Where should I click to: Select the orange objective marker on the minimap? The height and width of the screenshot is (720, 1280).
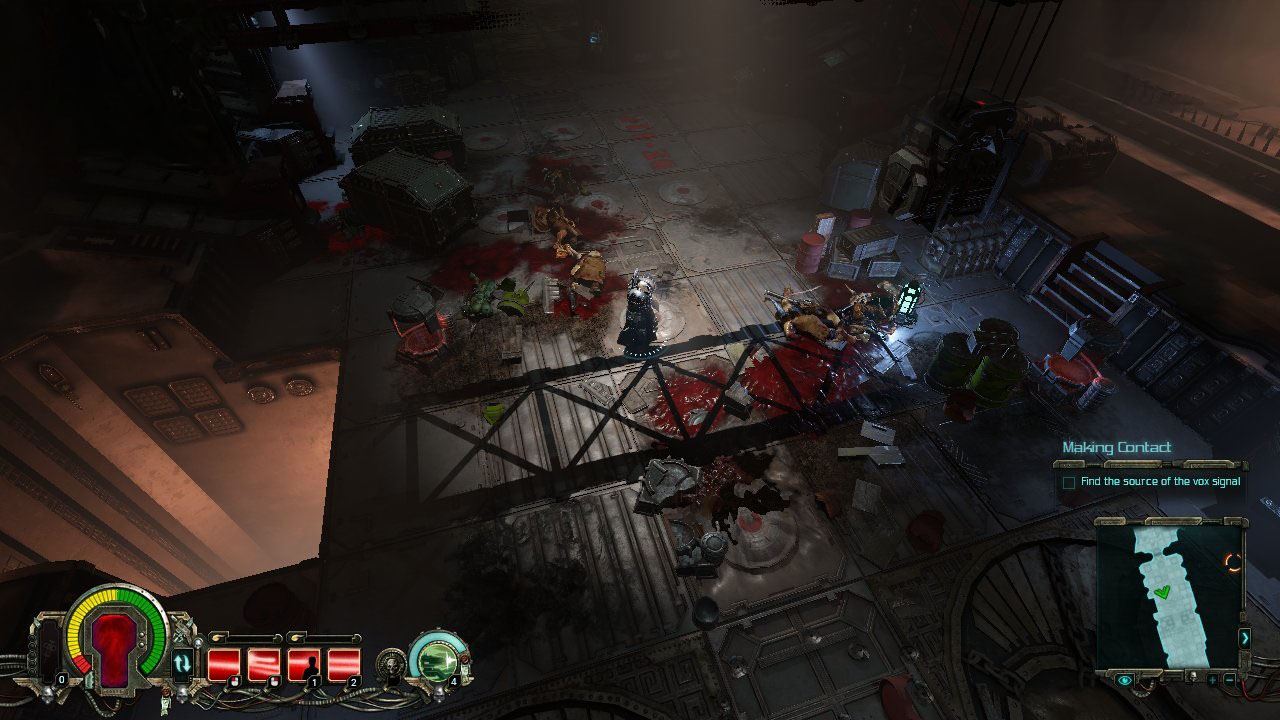(1233, 563)
